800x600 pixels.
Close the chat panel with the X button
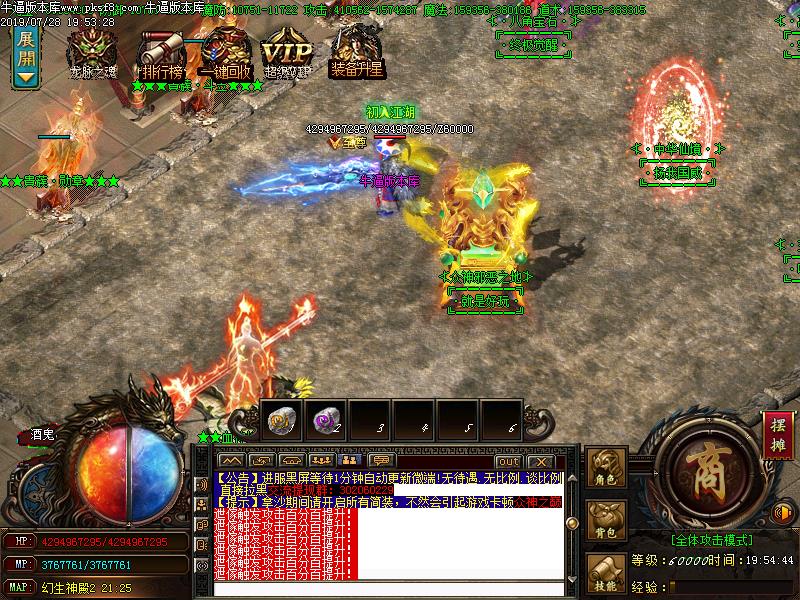[540, 461]
